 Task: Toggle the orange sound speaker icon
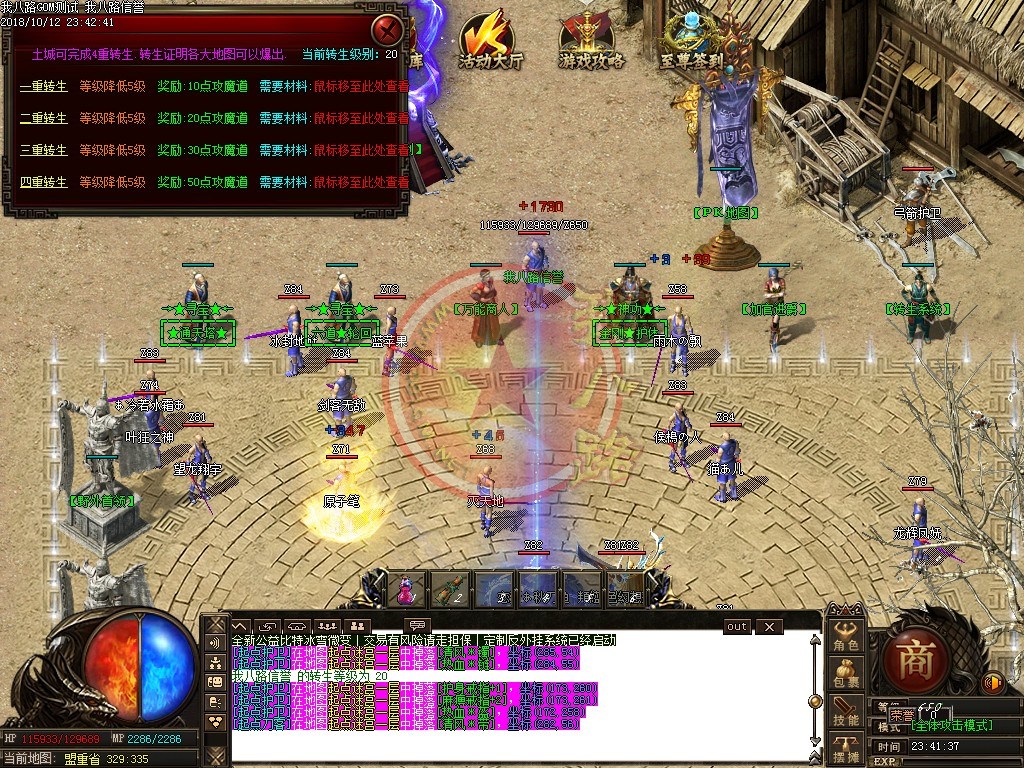click(993, 683)
